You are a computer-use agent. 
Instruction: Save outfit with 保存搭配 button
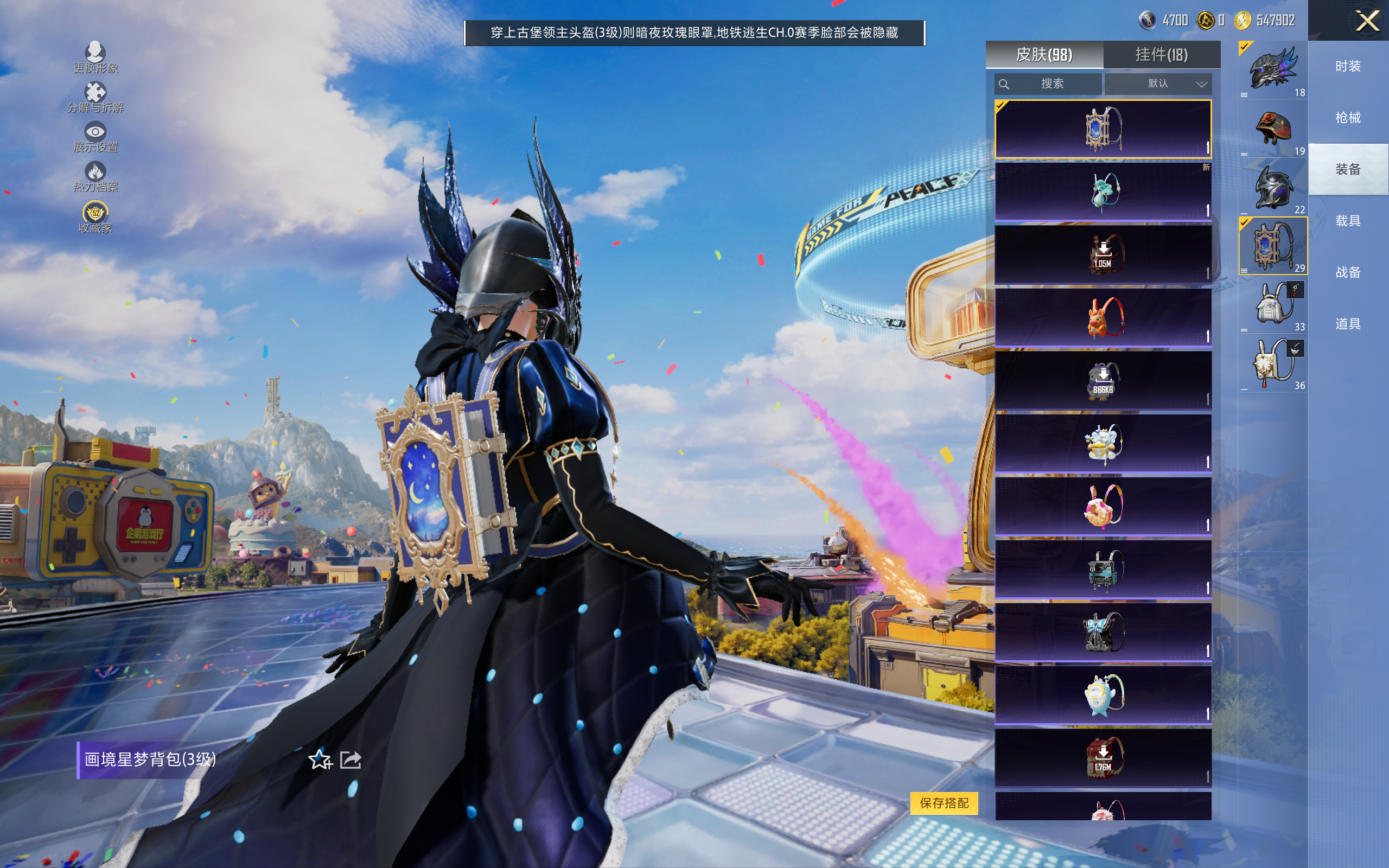pos(944,802)
